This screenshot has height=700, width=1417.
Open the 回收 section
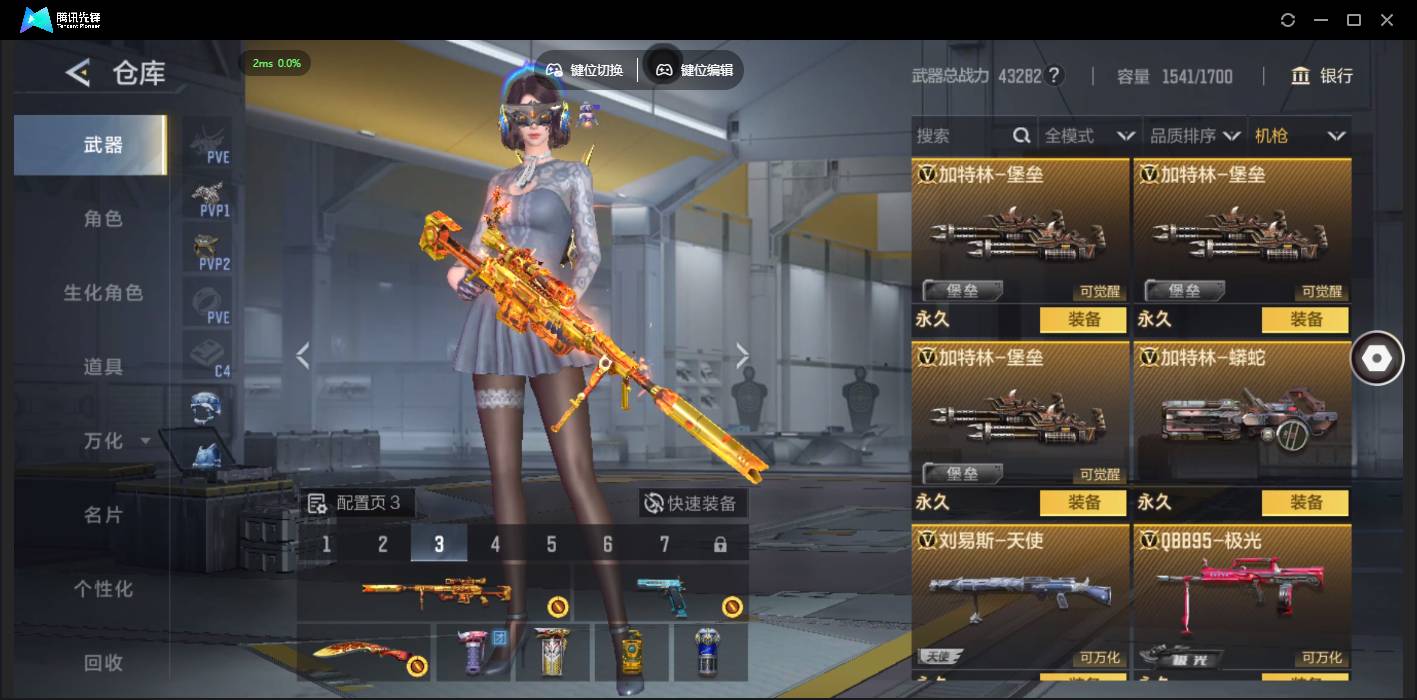click(x=103, y=662)
